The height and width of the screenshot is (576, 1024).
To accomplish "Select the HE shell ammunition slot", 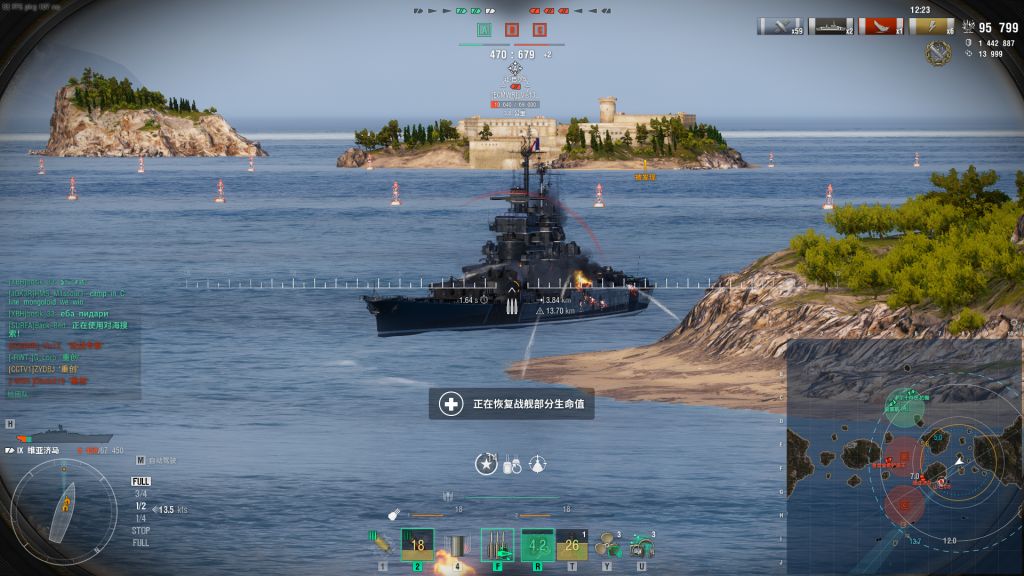I will point(379,544).
